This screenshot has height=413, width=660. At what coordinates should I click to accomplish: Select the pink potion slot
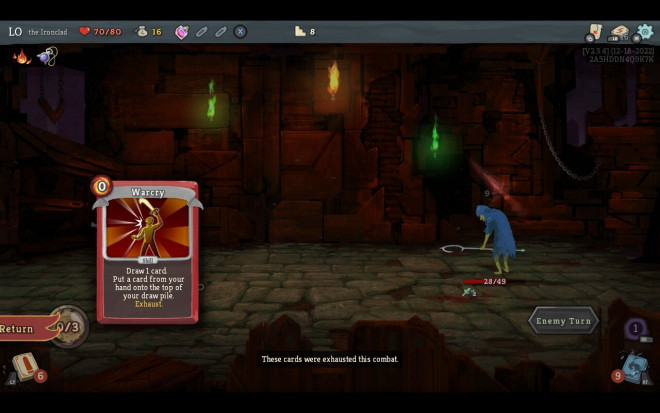182,32
